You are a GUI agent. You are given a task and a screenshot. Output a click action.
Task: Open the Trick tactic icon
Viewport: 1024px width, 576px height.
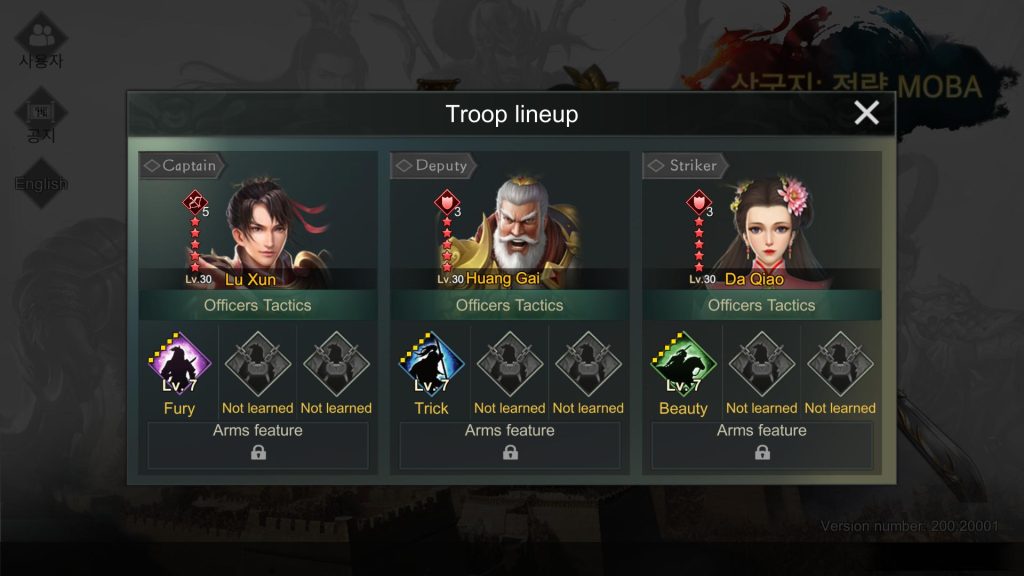click(x=431, y=366)
